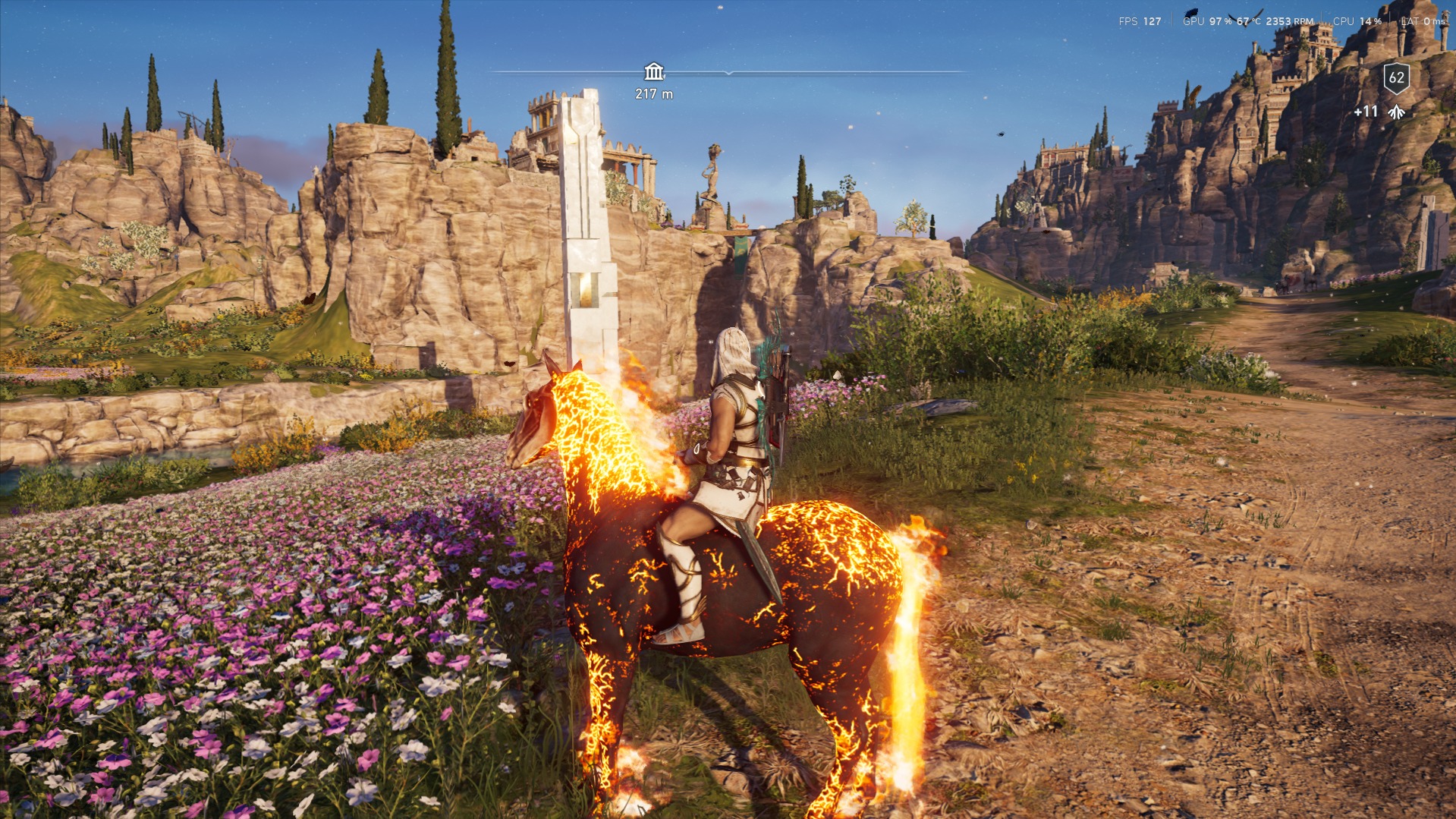Screen dimensions: 1456x819
Task: Click the level 62 shield badge
Action: click(x=1396, y=77)
